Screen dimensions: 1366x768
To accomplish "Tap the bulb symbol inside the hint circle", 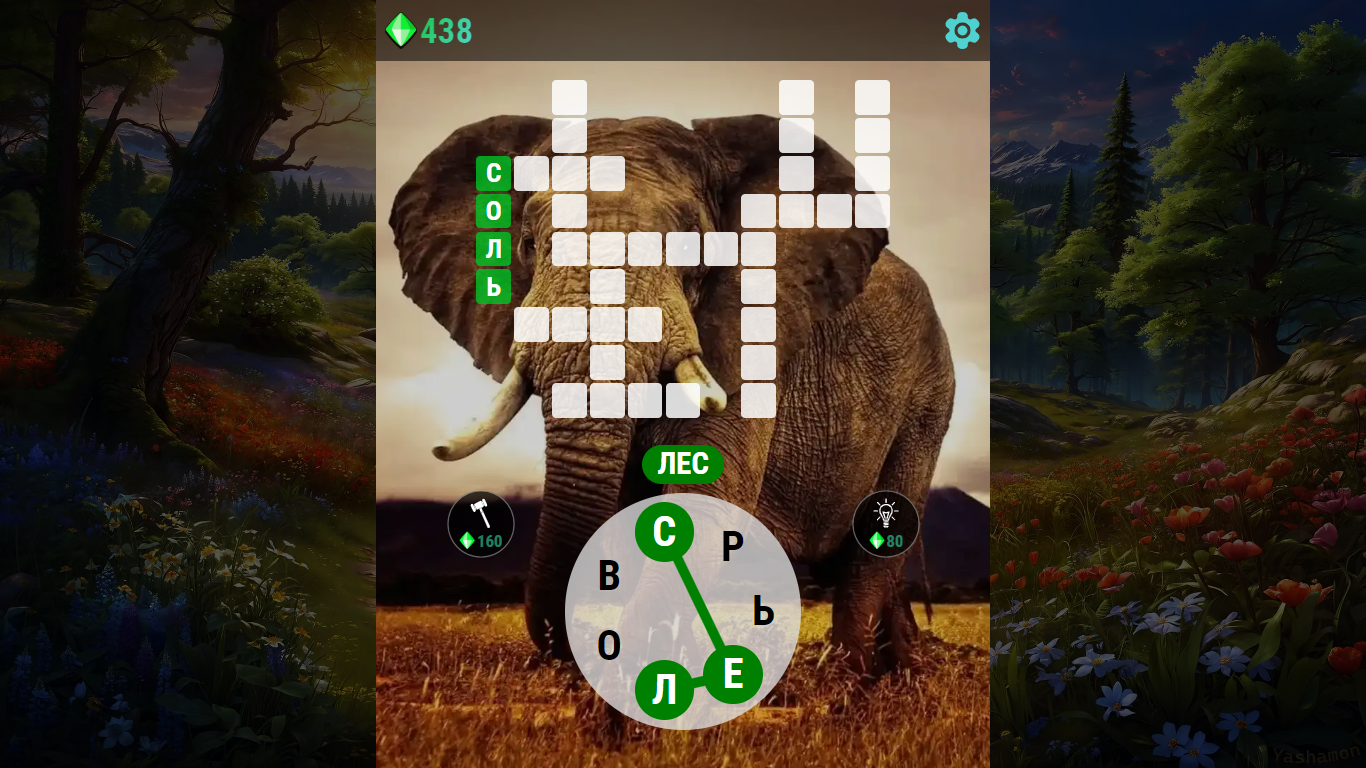I will tap(885, 512).
